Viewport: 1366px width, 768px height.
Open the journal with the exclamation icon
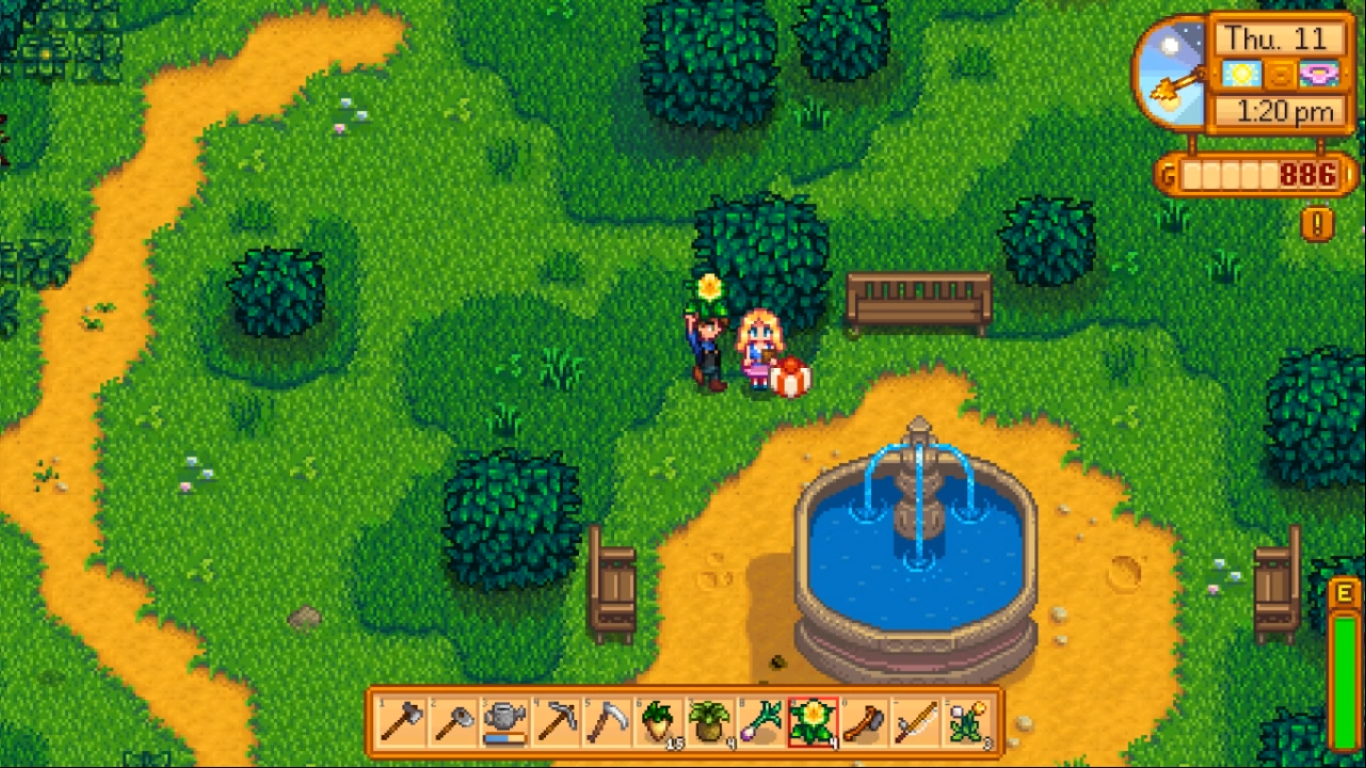[x=1317, y=224]
